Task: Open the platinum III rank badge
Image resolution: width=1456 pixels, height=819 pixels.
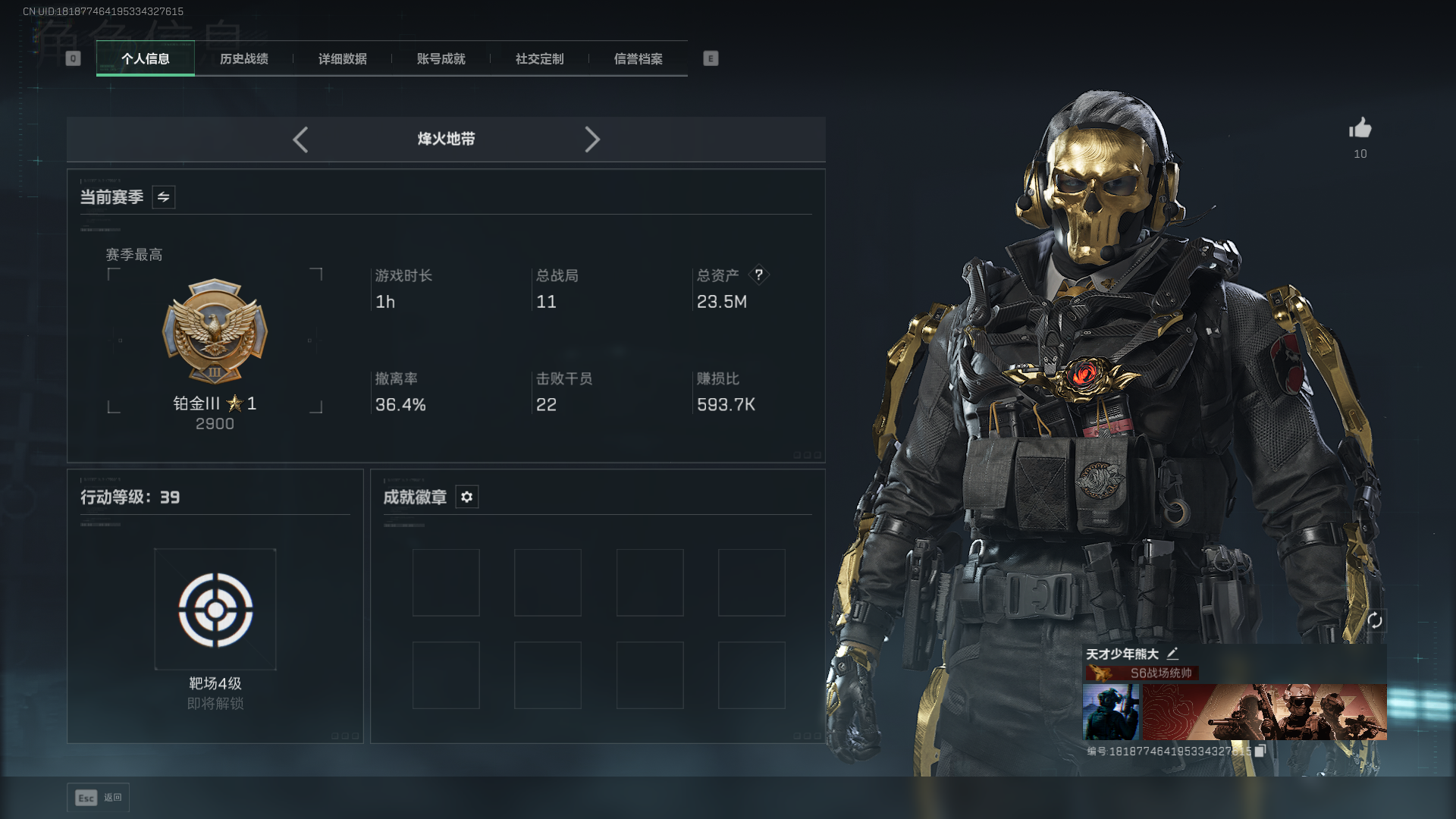Action: [x=215, y=332]
